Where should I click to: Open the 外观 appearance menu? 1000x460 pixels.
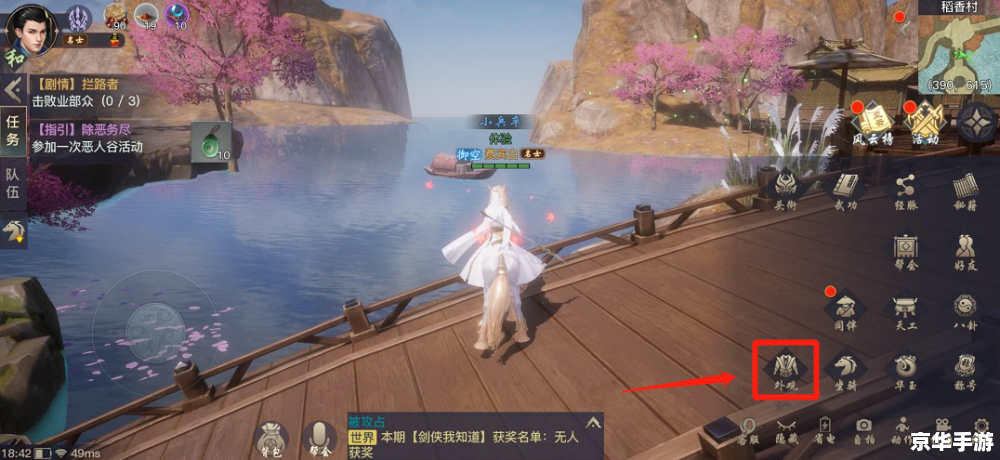(x=786, y=367)
